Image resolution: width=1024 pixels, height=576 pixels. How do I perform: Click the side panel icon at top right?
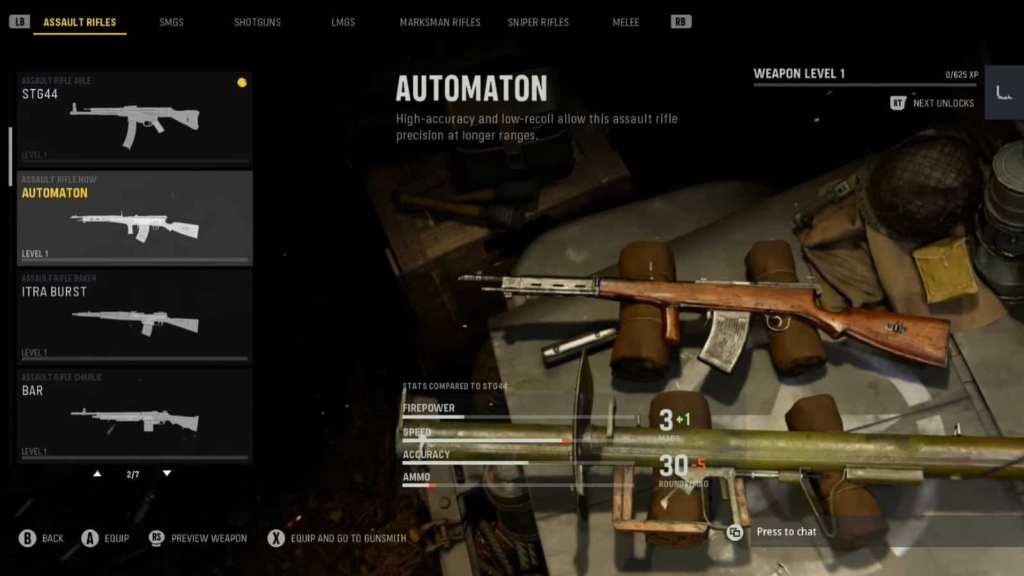coord(1003,93)
